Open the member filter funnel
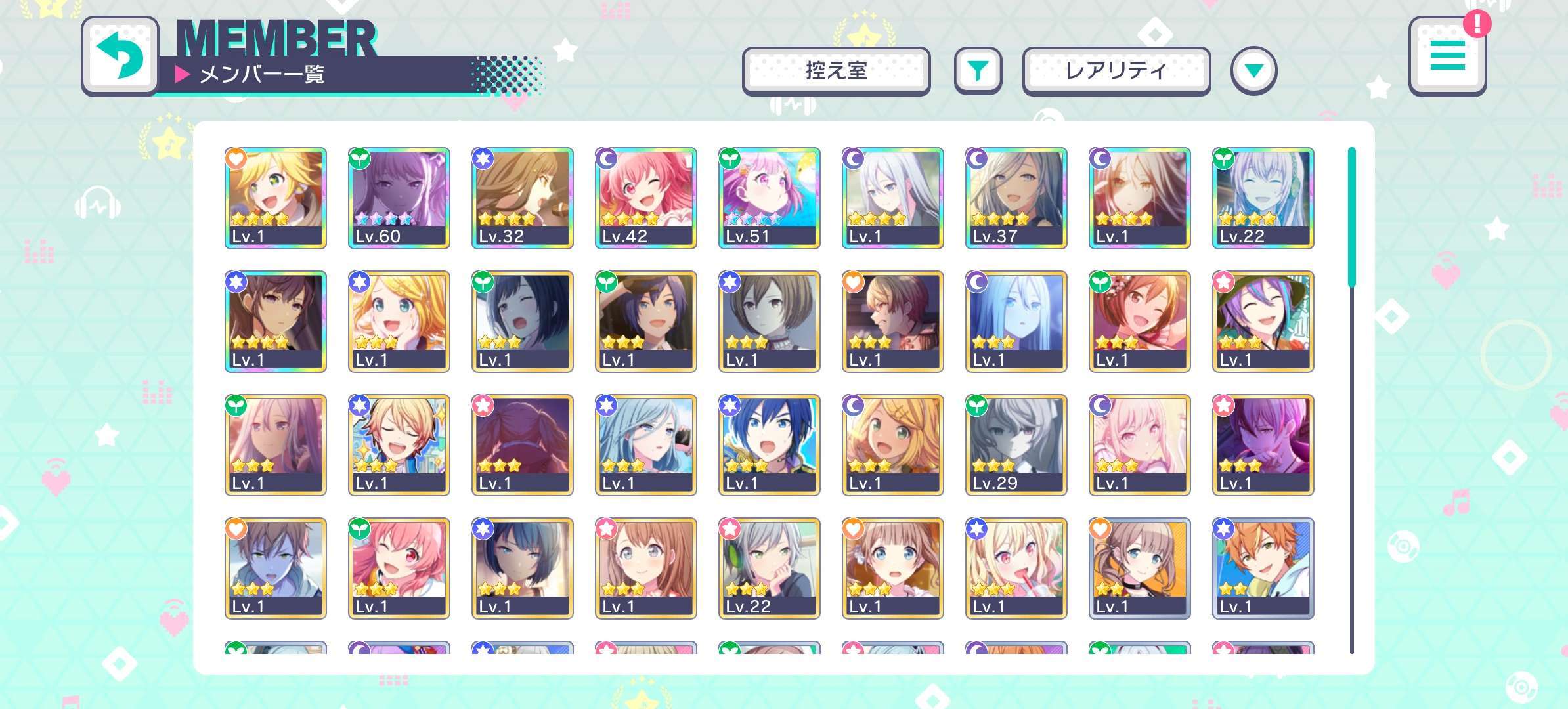 click(978, 70)
